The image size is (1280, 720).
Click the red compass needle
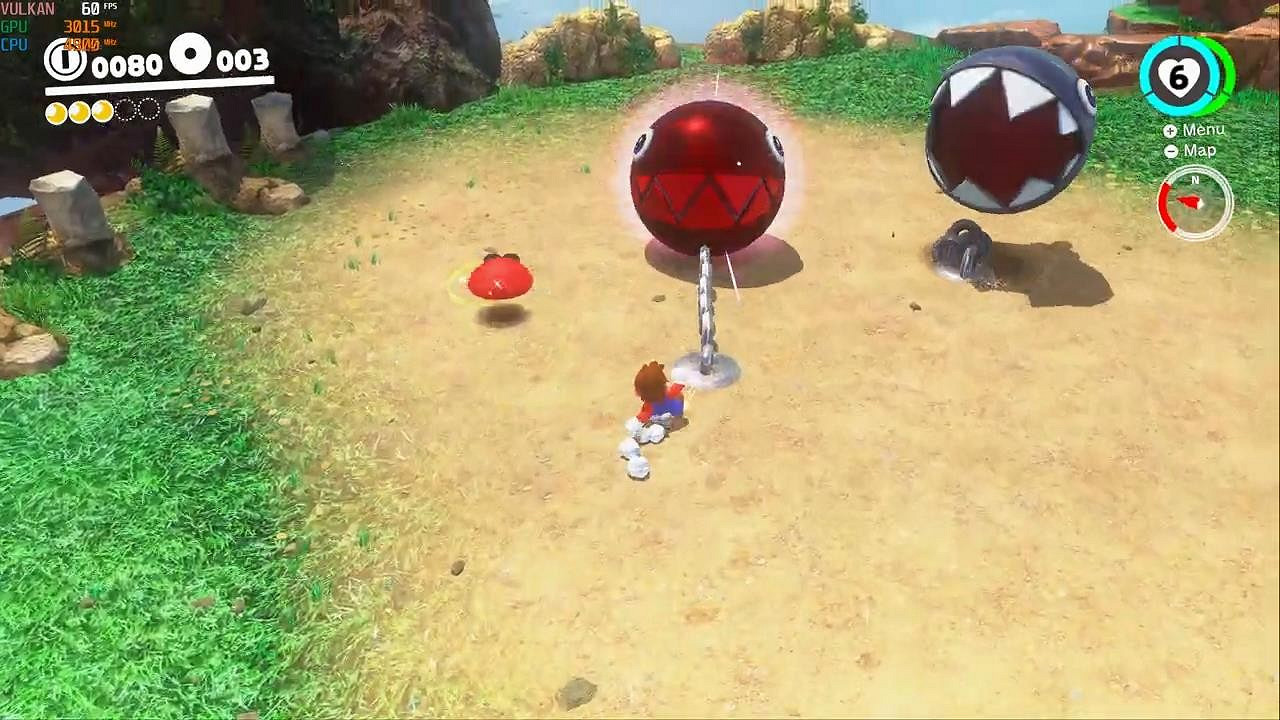tap(1190, 200)
